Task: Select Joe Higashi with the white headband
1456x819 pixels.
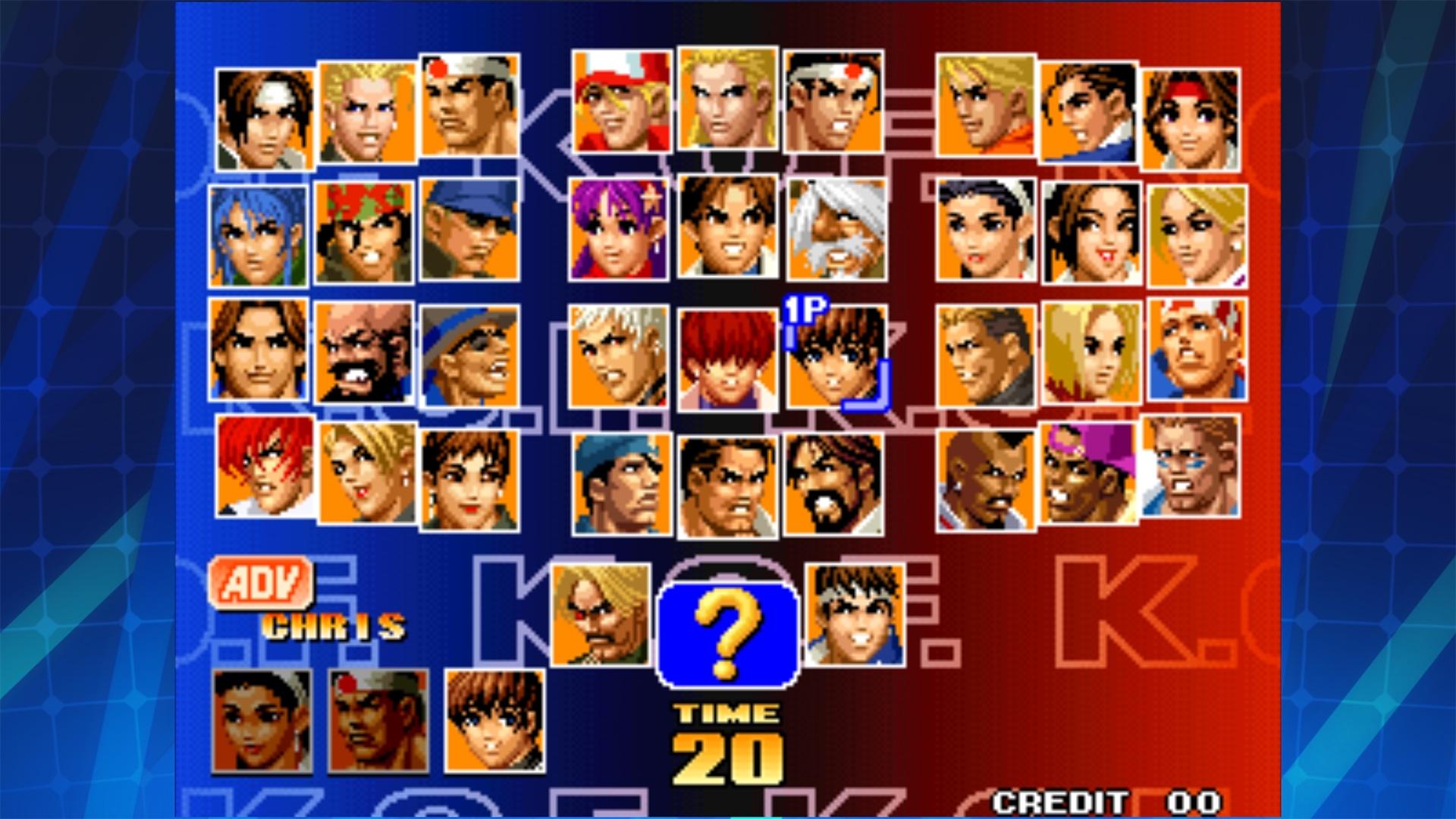Action: (x=834, y=106)
